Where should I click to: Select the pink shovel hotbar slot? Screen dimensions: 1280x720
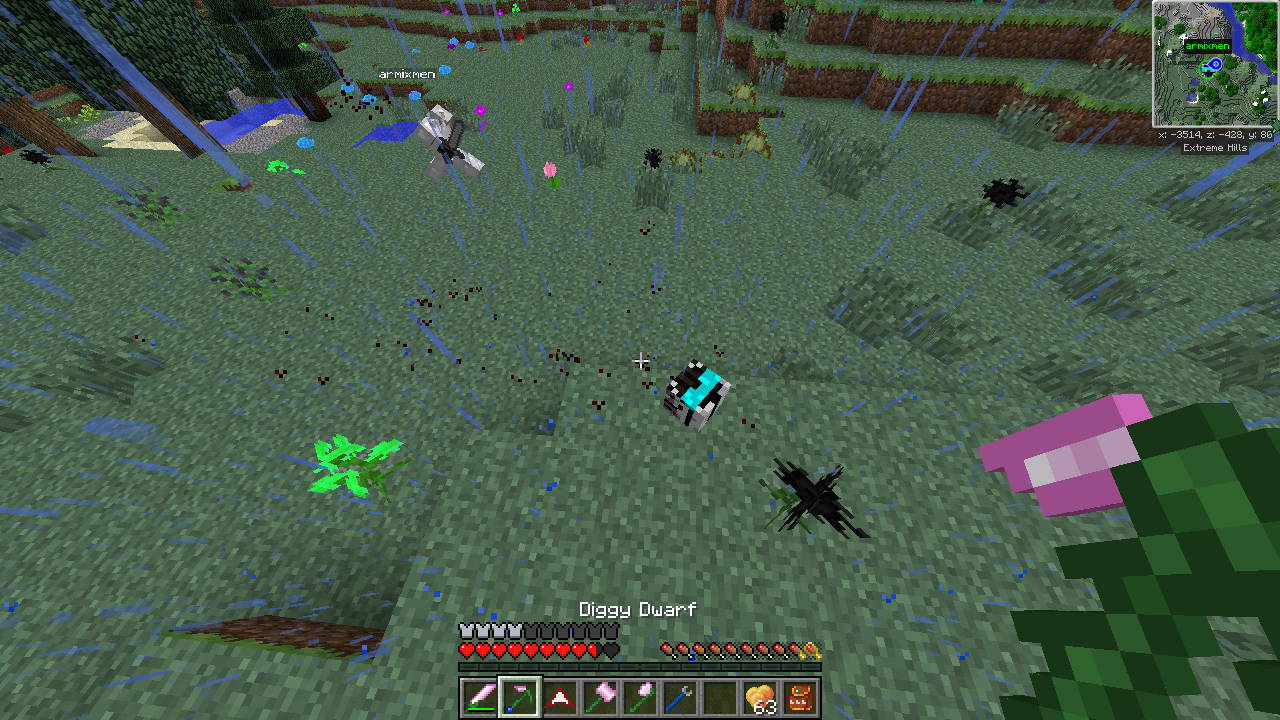click(x=640, y=697)
